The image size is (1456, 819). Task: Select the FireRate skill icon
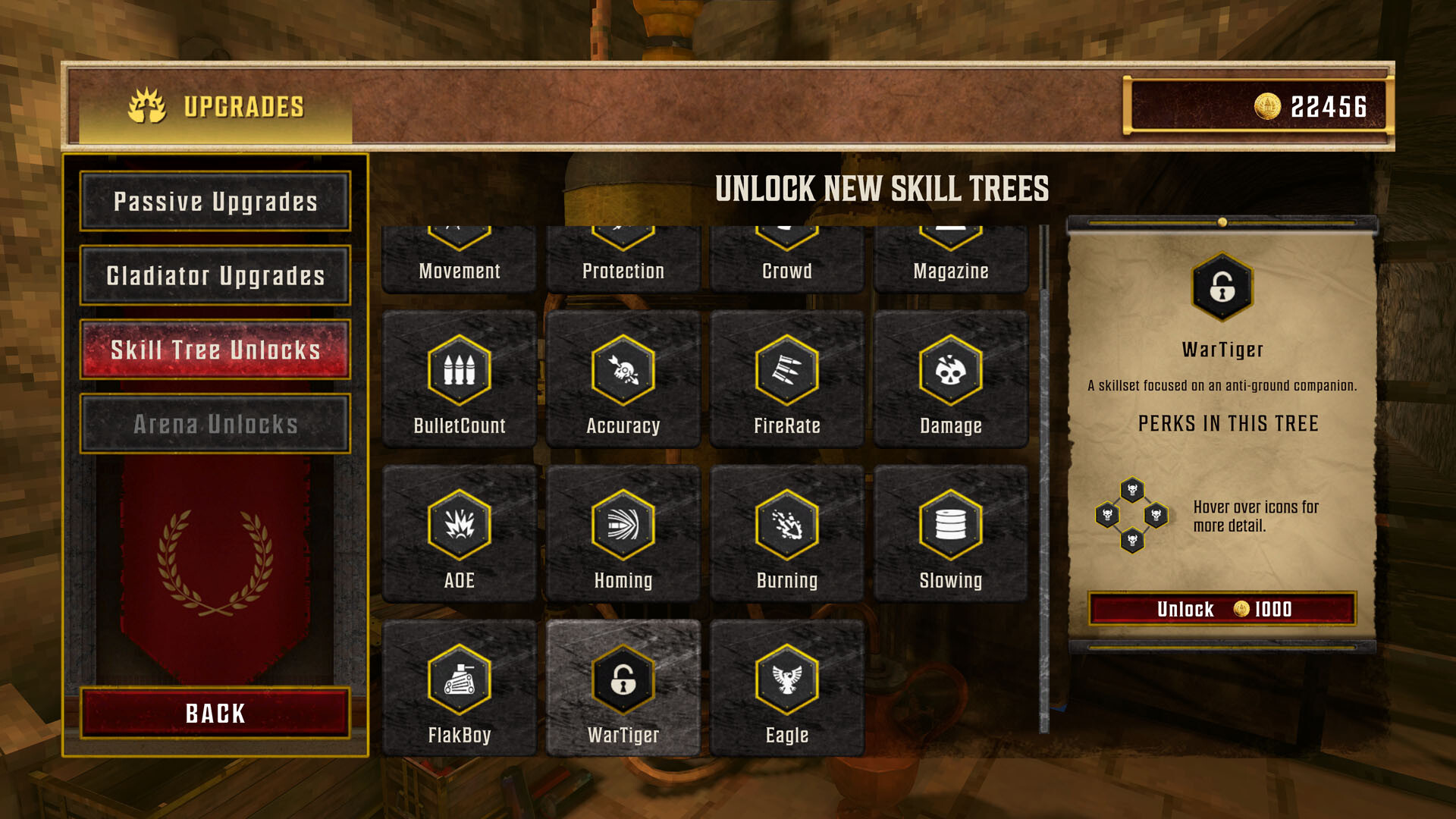786,372
